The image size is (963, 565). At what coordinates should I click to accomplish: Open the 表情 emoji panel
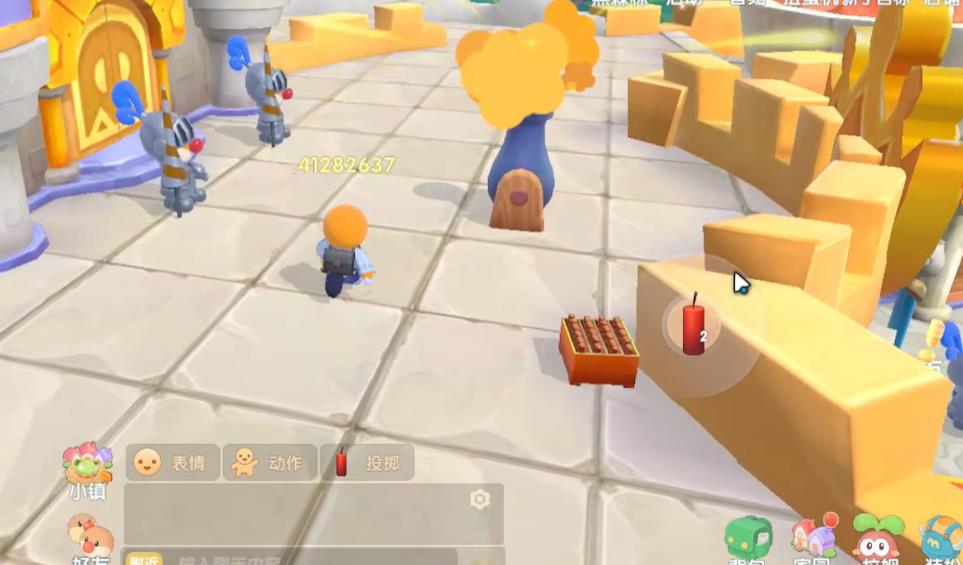pyautogui.click(x=171, y=462)
